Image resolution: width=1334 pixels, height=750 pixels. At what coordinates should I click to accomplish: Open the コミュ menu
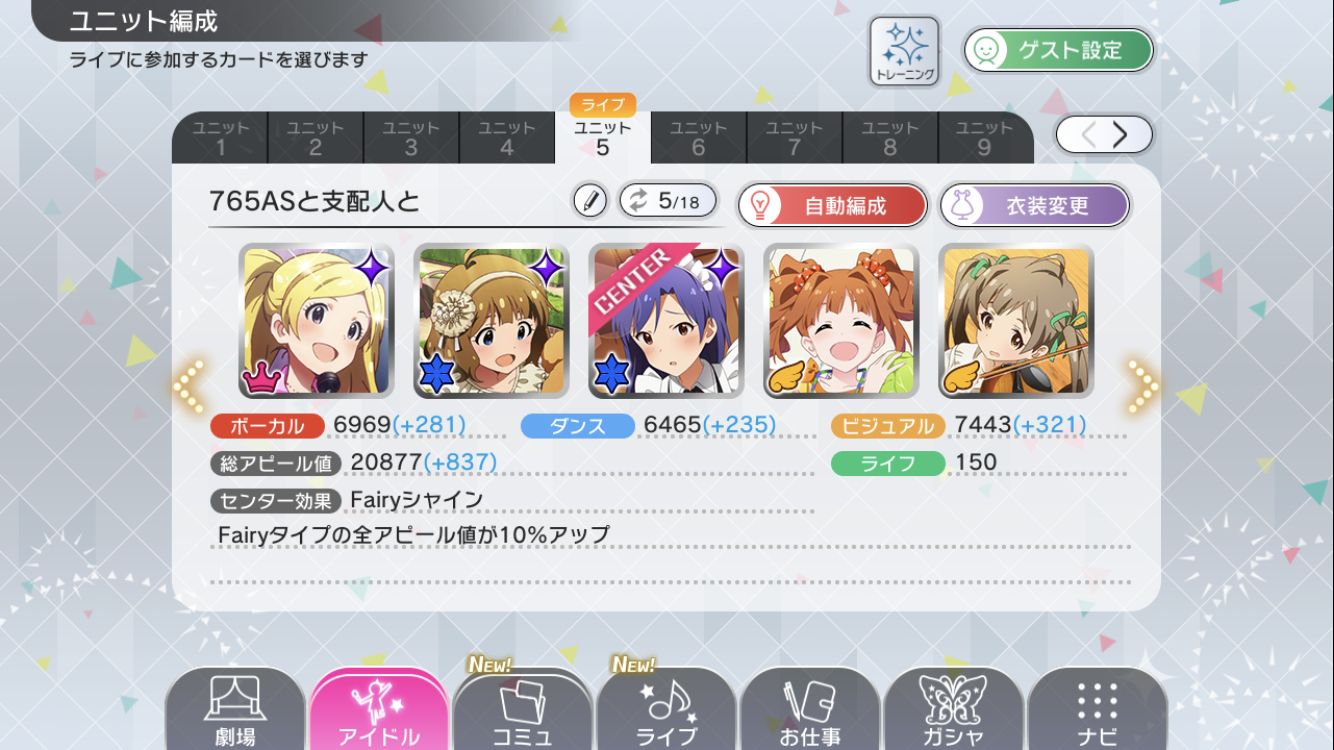522,712
